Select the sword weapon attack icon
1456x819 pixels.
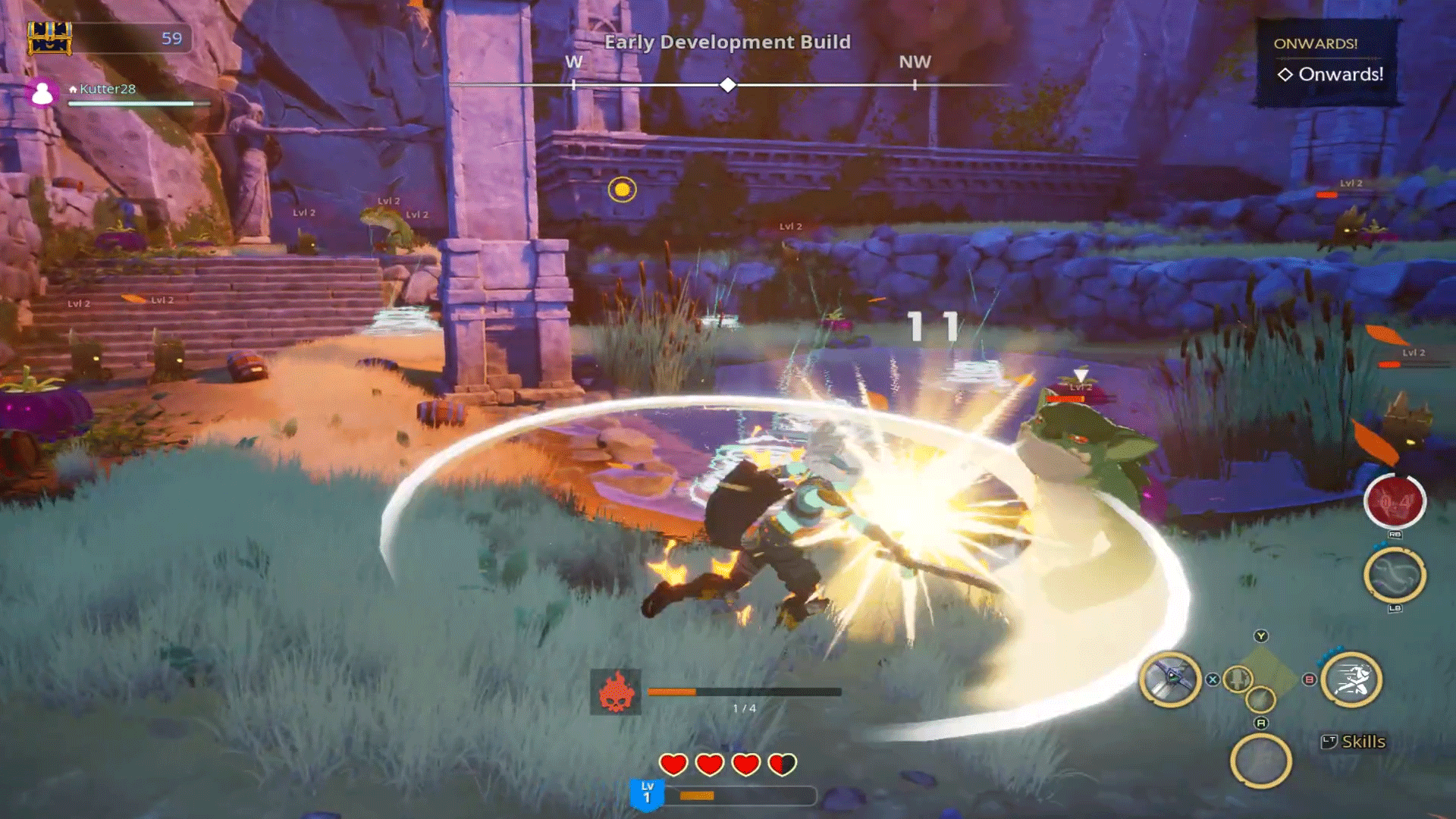tap(1170, 679)
